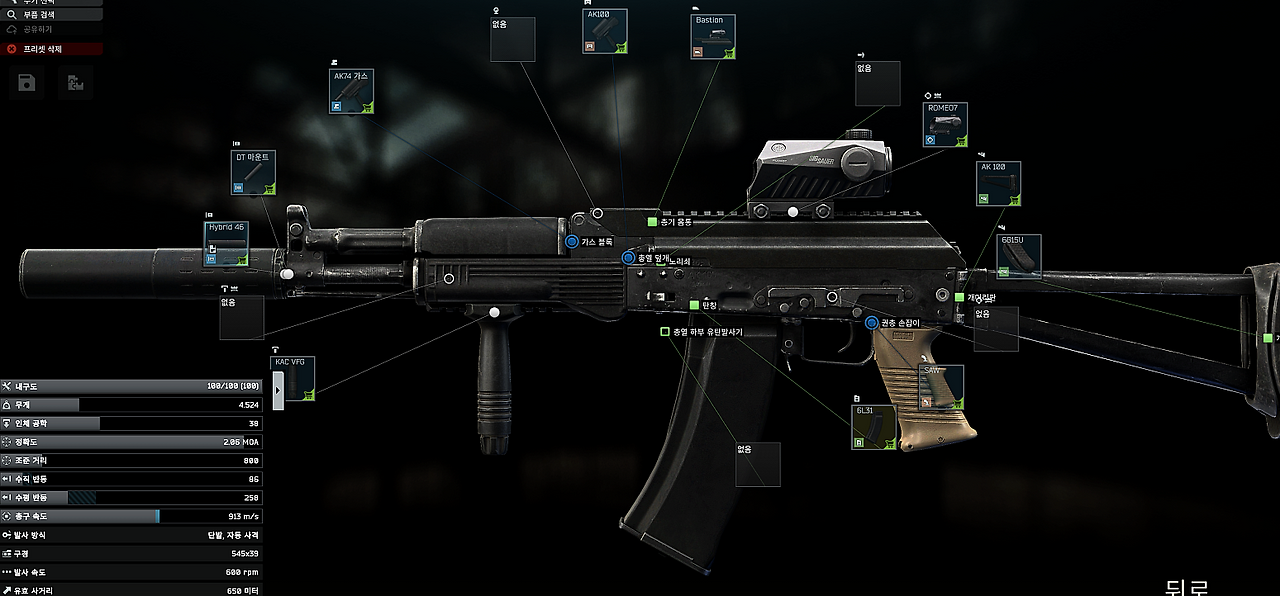Open the AK 100 stock slot

coord(998,183)
